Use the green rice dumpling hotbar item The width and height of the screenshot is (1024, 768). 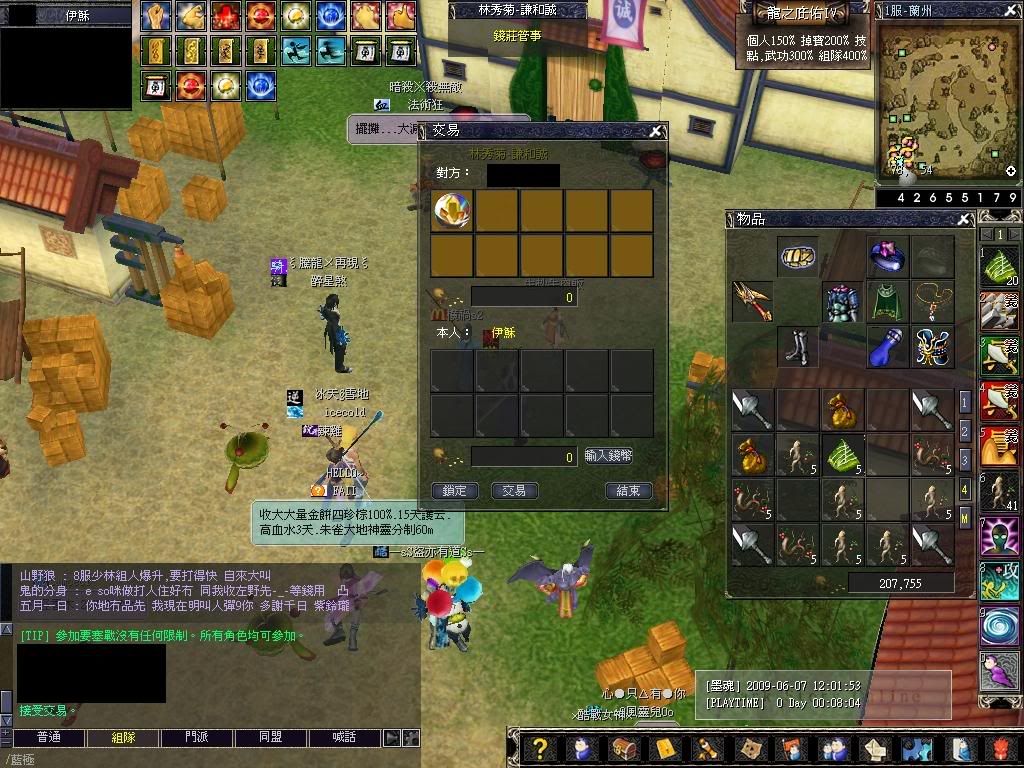(x=998, y=265)
